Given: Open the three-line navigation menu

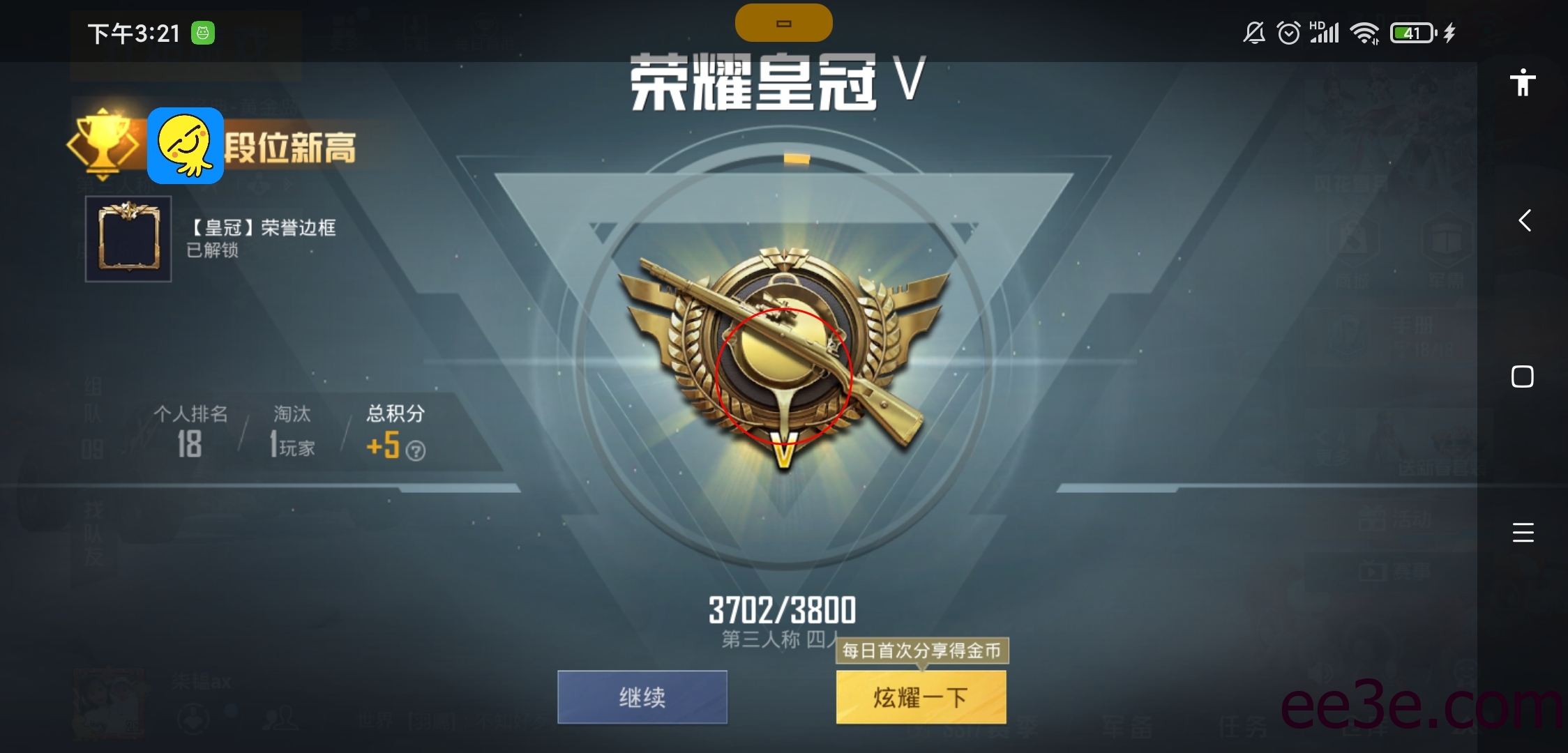Looking at the screenshot, I should (1523, 533).
